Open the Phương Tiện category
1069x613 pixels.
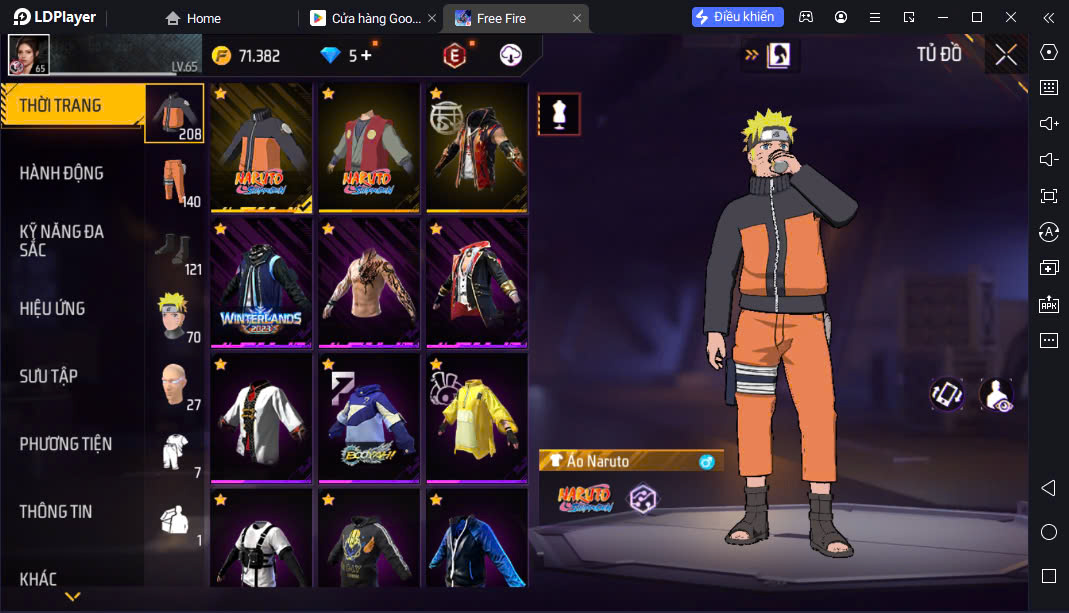tap(66, 444)
